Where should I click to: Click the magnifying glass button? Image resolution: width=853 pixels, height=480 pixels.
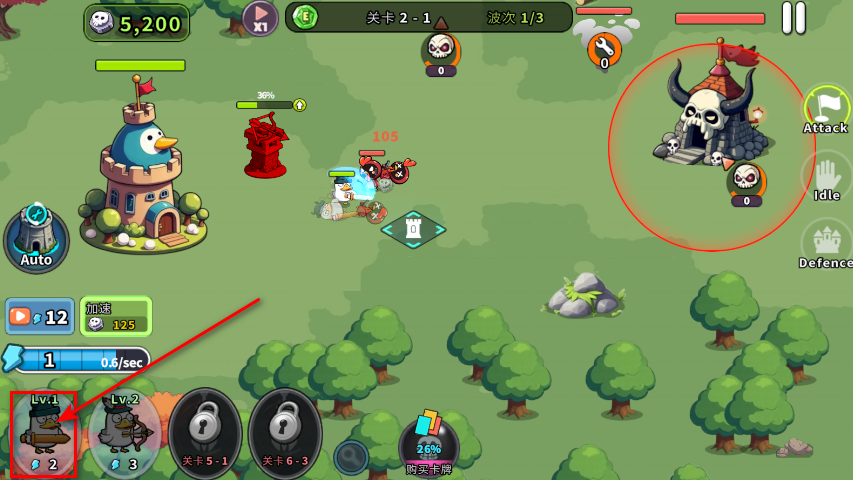coord(351,457)
